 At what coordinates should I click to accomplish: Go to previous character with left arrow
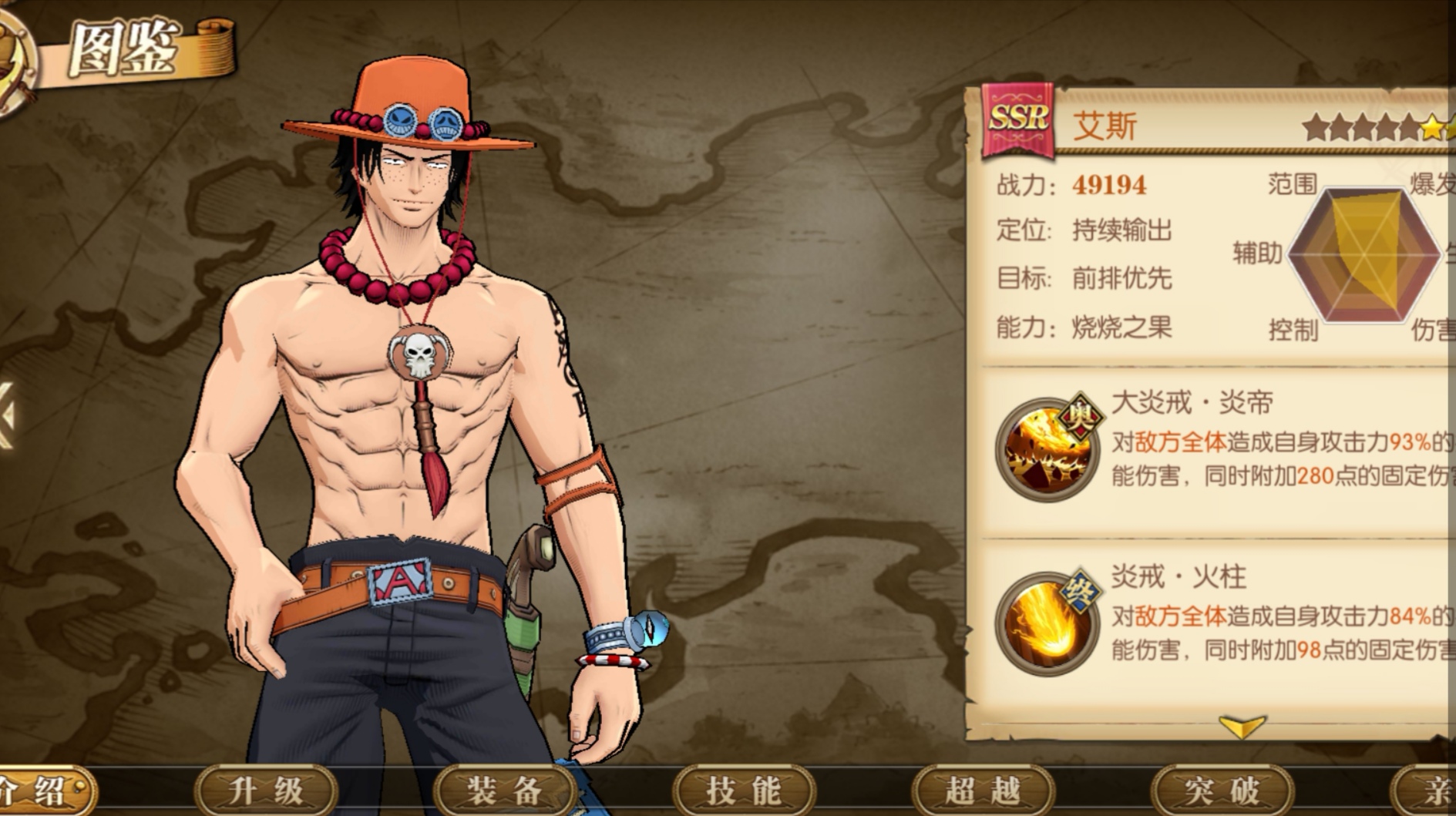point(8,415)
